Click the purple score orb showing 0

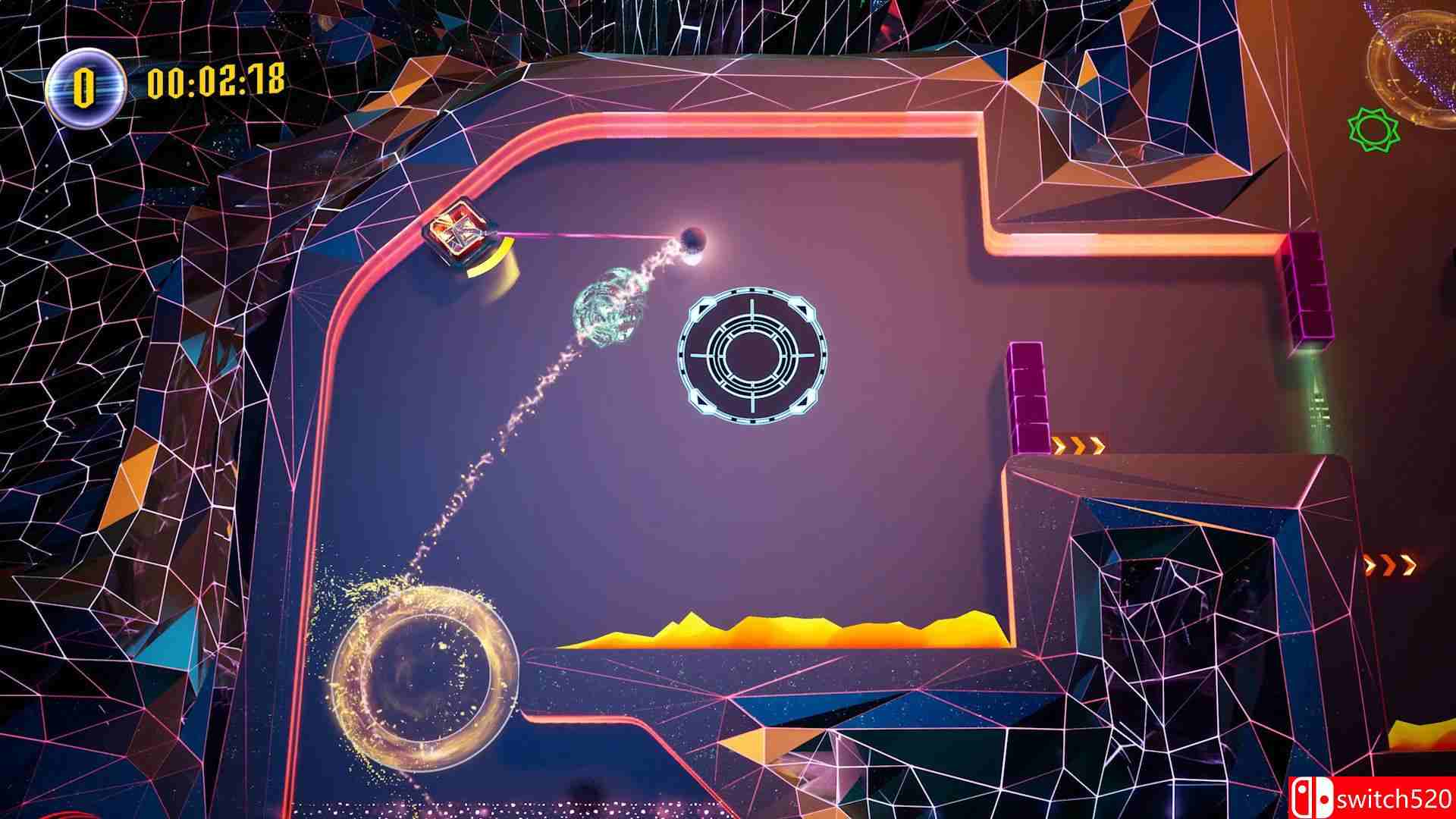coord(86,83)
